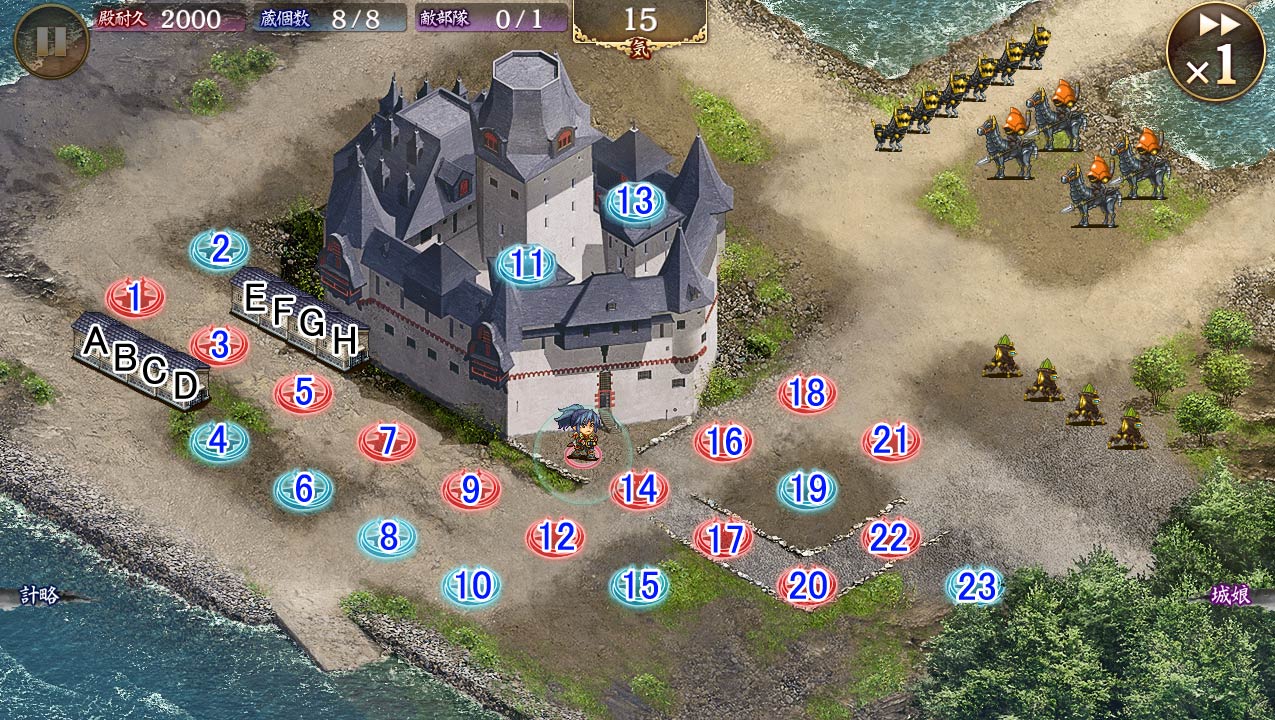This screenshot has height=720, width=1275.
Task: Select the blue-haired unit by the castle gate
Action: coord(581,435)
